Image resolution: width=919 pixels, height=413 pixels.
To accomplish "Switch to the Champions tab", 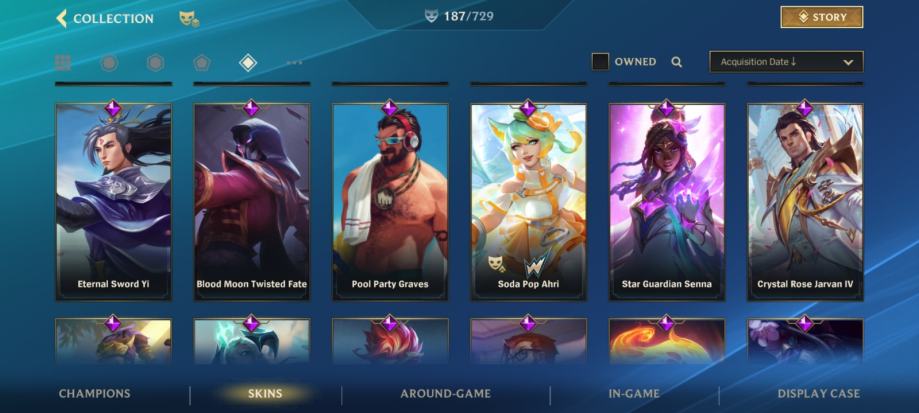I will (x=94, y=394).
